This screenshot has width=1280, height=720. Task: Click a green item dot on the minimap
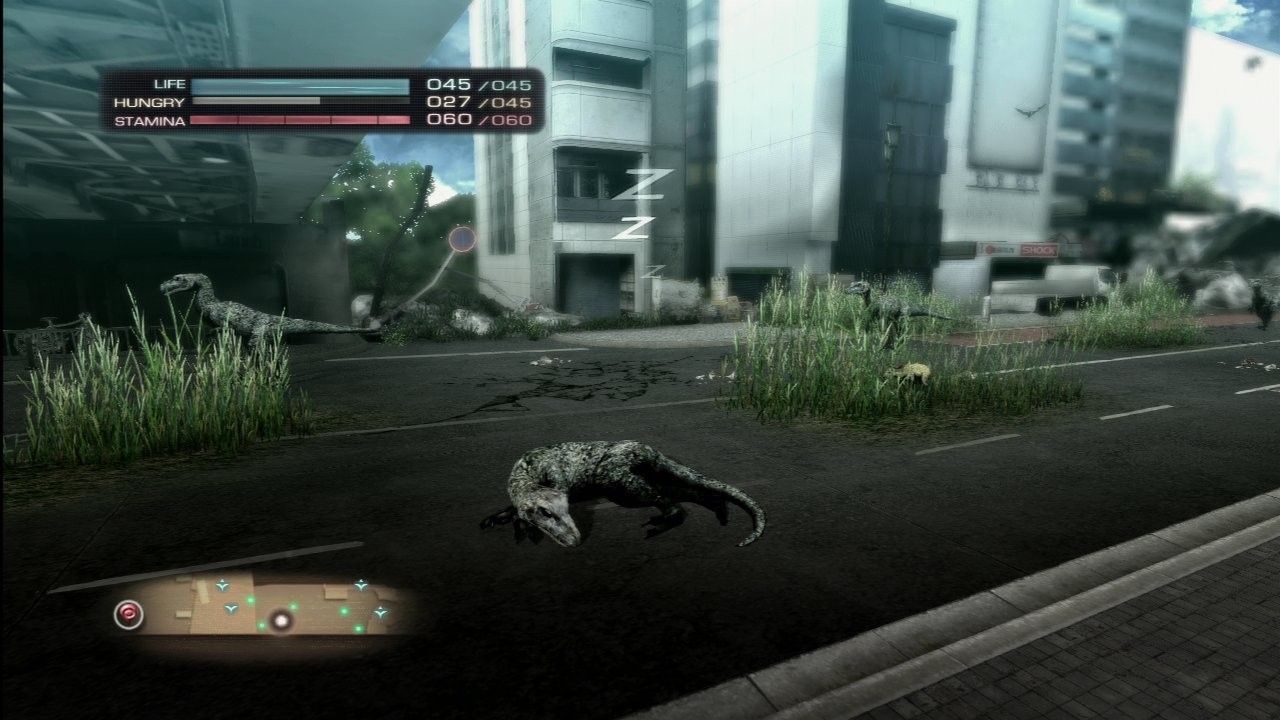[250, 600]
